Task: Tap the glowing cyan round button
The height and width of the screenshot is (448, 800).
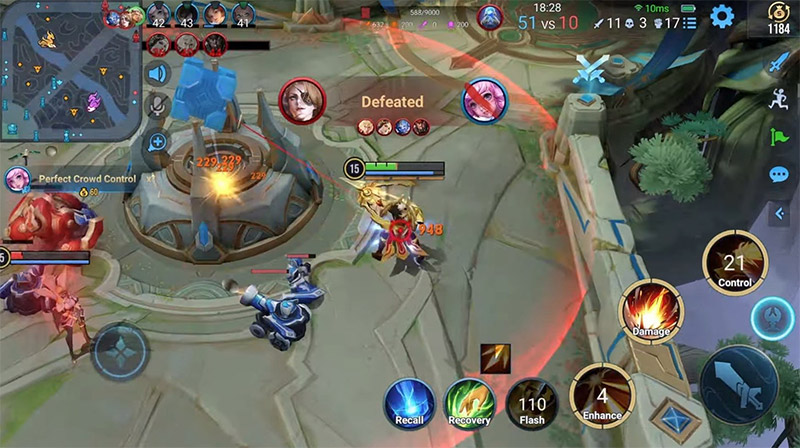Action: pyautogui.click(x=773, y=320)
